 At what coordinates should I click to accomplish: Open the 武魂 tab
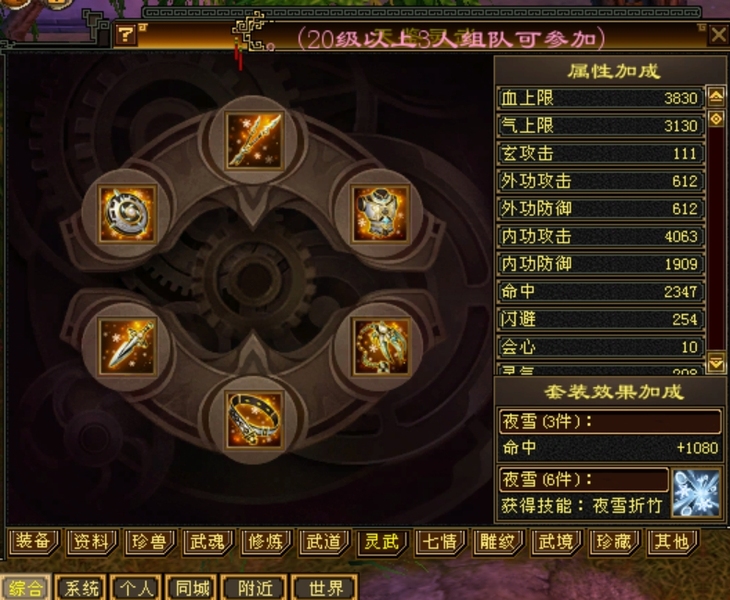tap(208, 542)
